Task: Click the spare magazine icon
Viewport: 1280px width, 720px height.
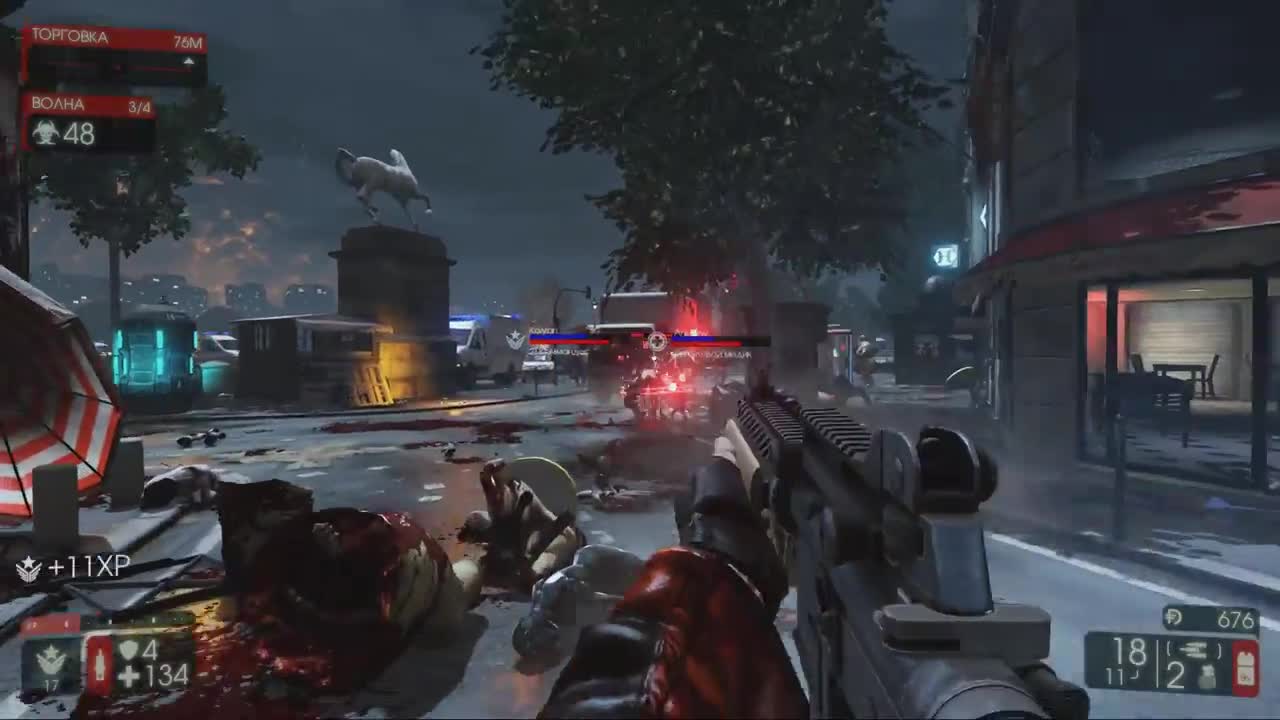Action: [x=1196, y=649]
